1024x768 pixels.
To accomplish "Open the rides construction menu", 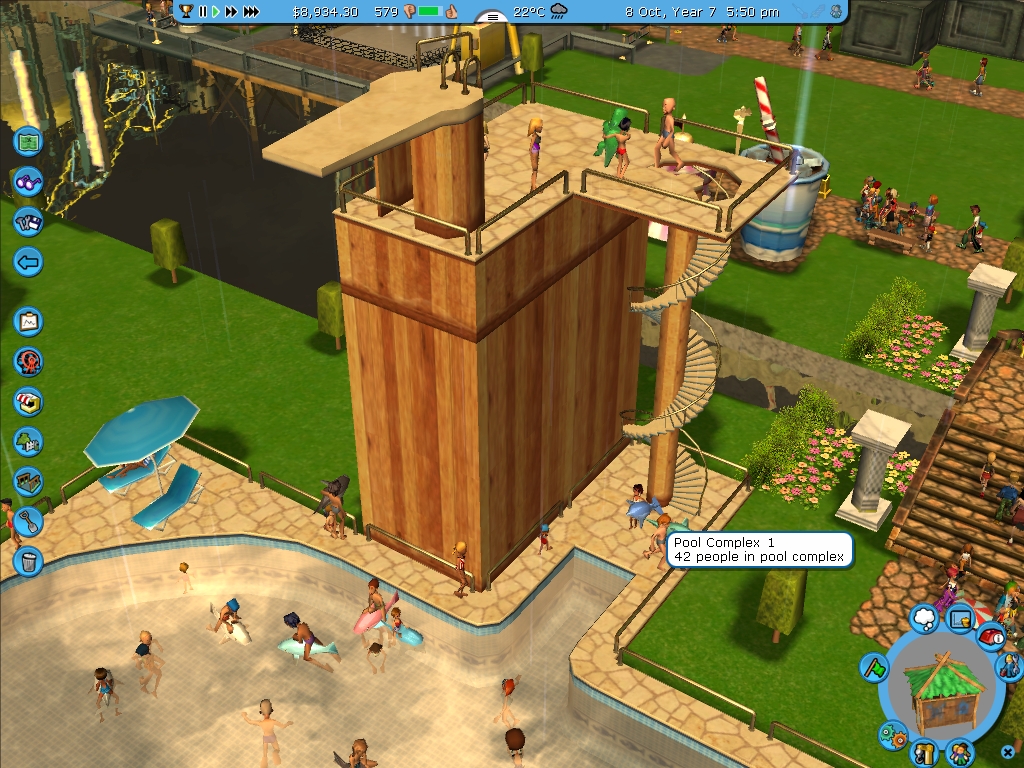I will pos(28,361).
